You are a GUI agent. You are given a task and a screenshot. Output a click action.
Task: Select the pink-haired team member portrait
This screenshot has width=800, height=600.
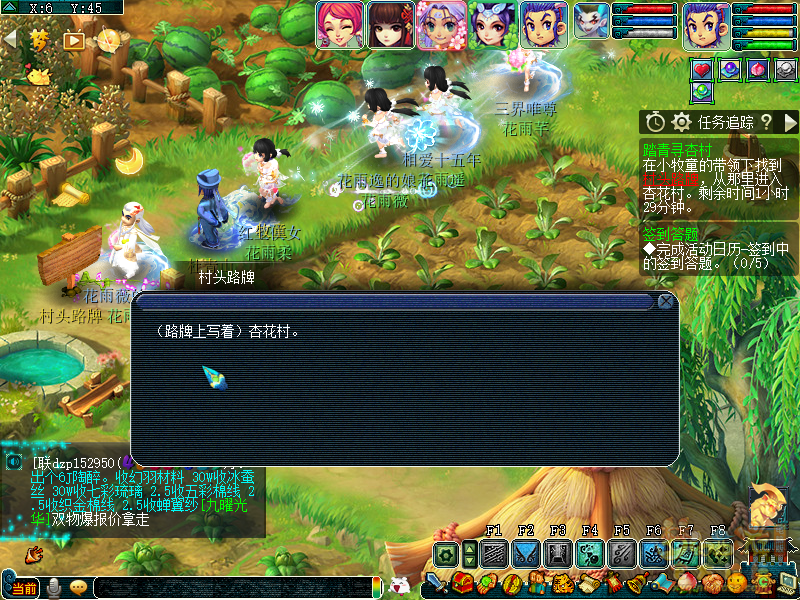tap(339, 24)
